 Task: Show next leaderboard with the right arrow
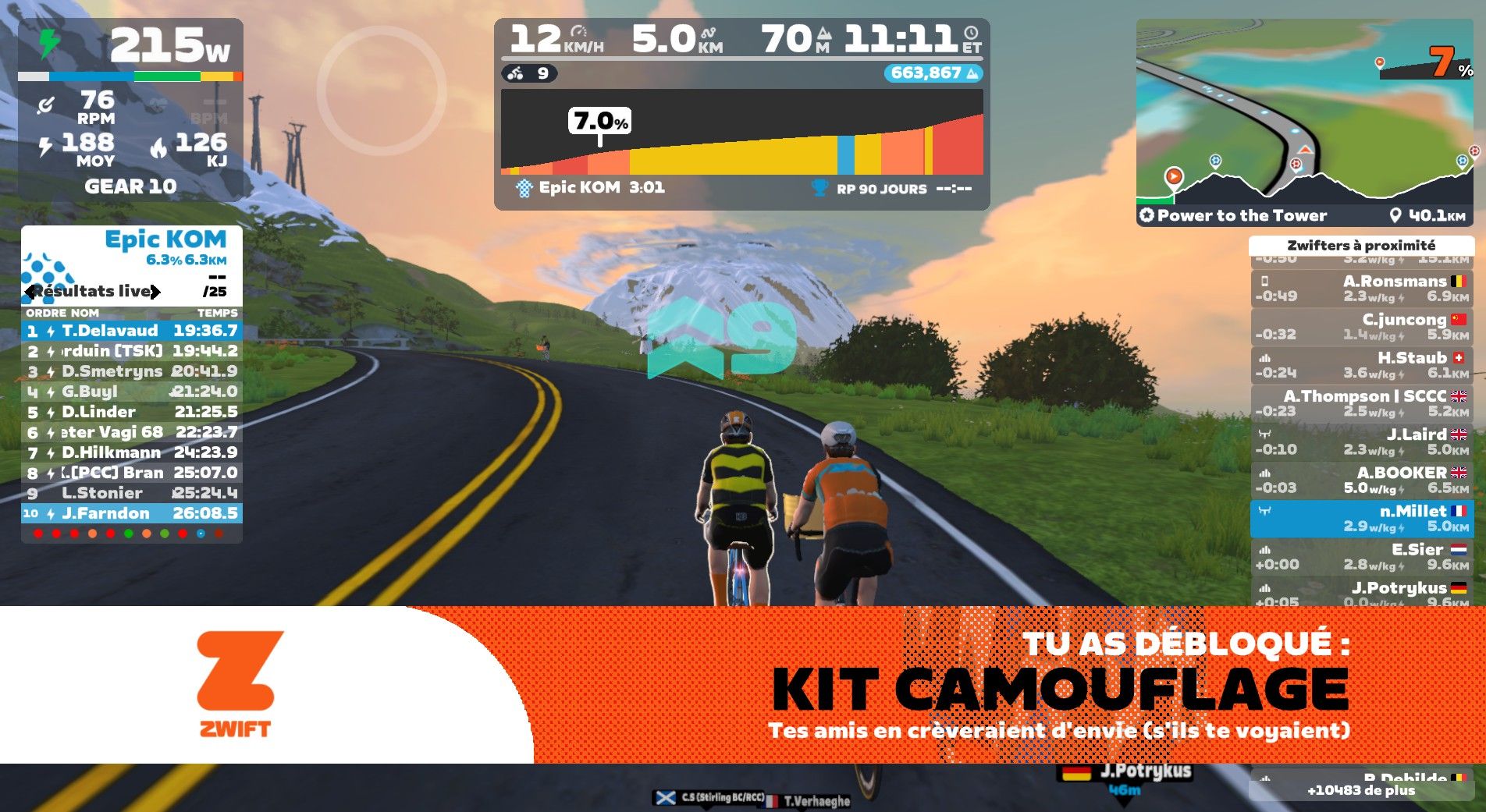tap(155, 292)
